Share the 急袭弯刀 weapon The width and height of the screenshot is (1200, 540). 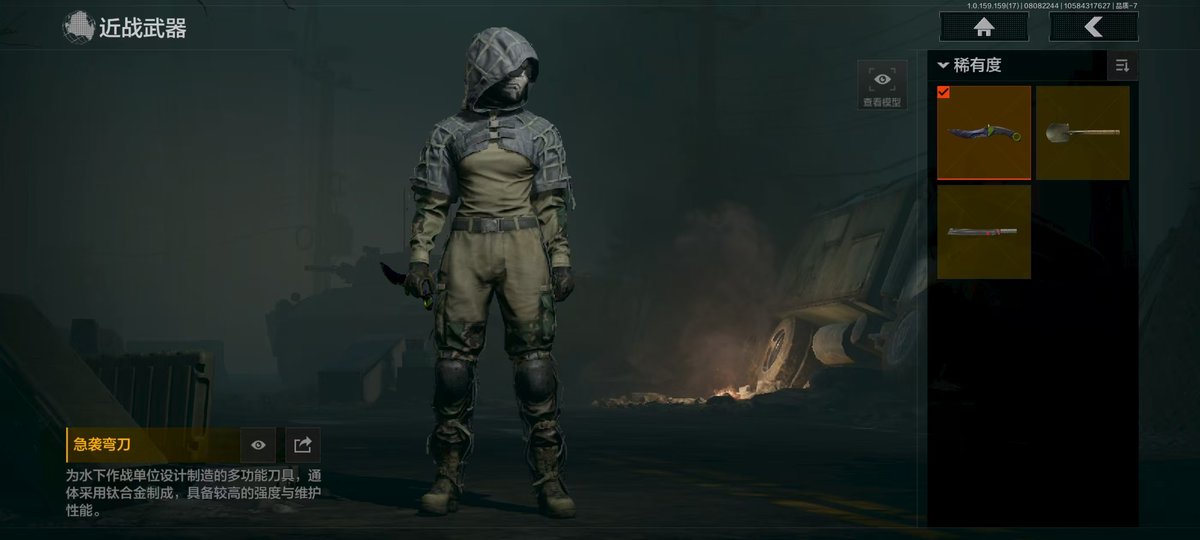click(x=303, y=445)
